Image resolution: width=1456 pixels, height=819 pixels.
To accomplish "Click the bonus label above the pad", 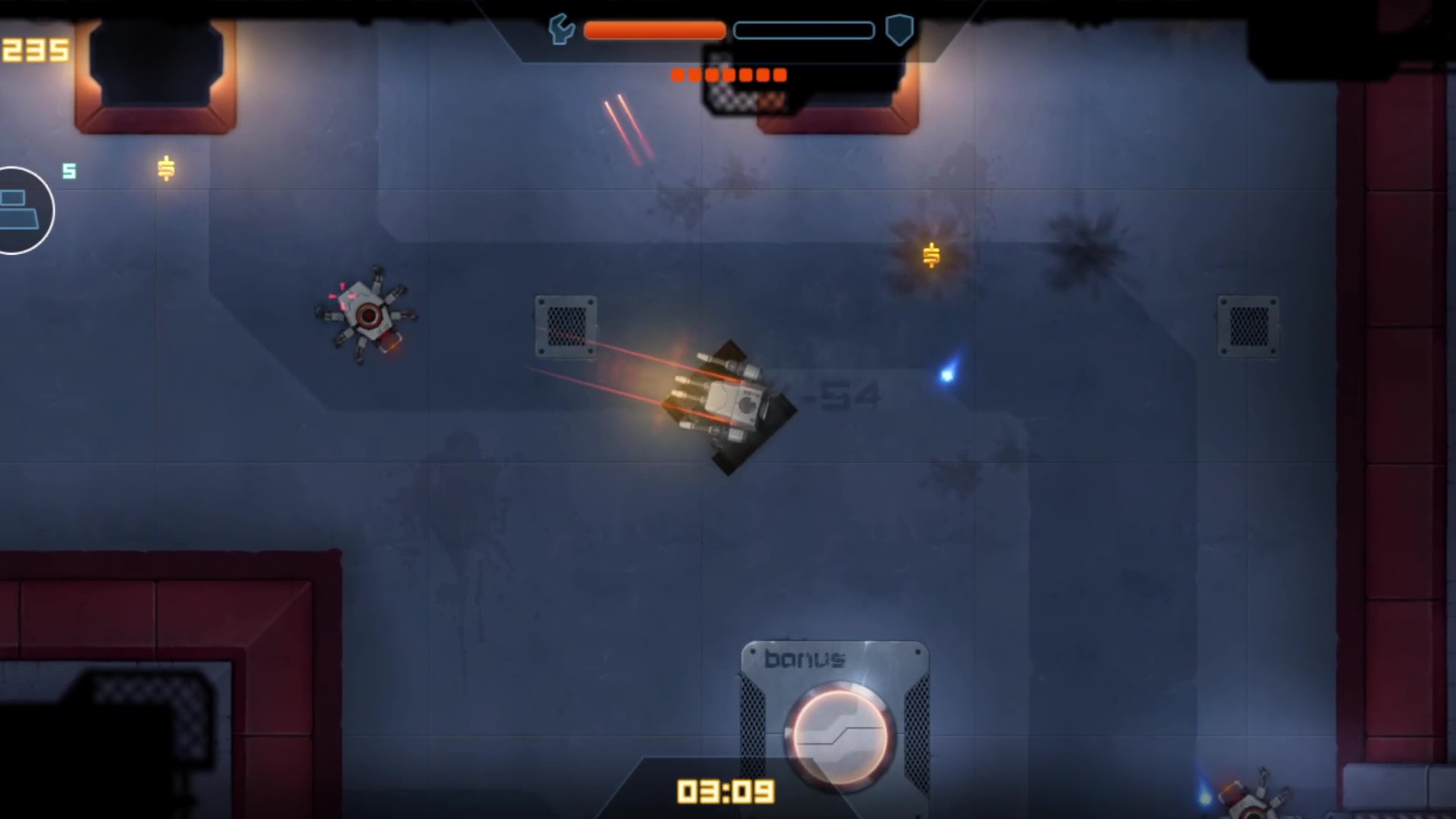I will (x=805, y=659).
